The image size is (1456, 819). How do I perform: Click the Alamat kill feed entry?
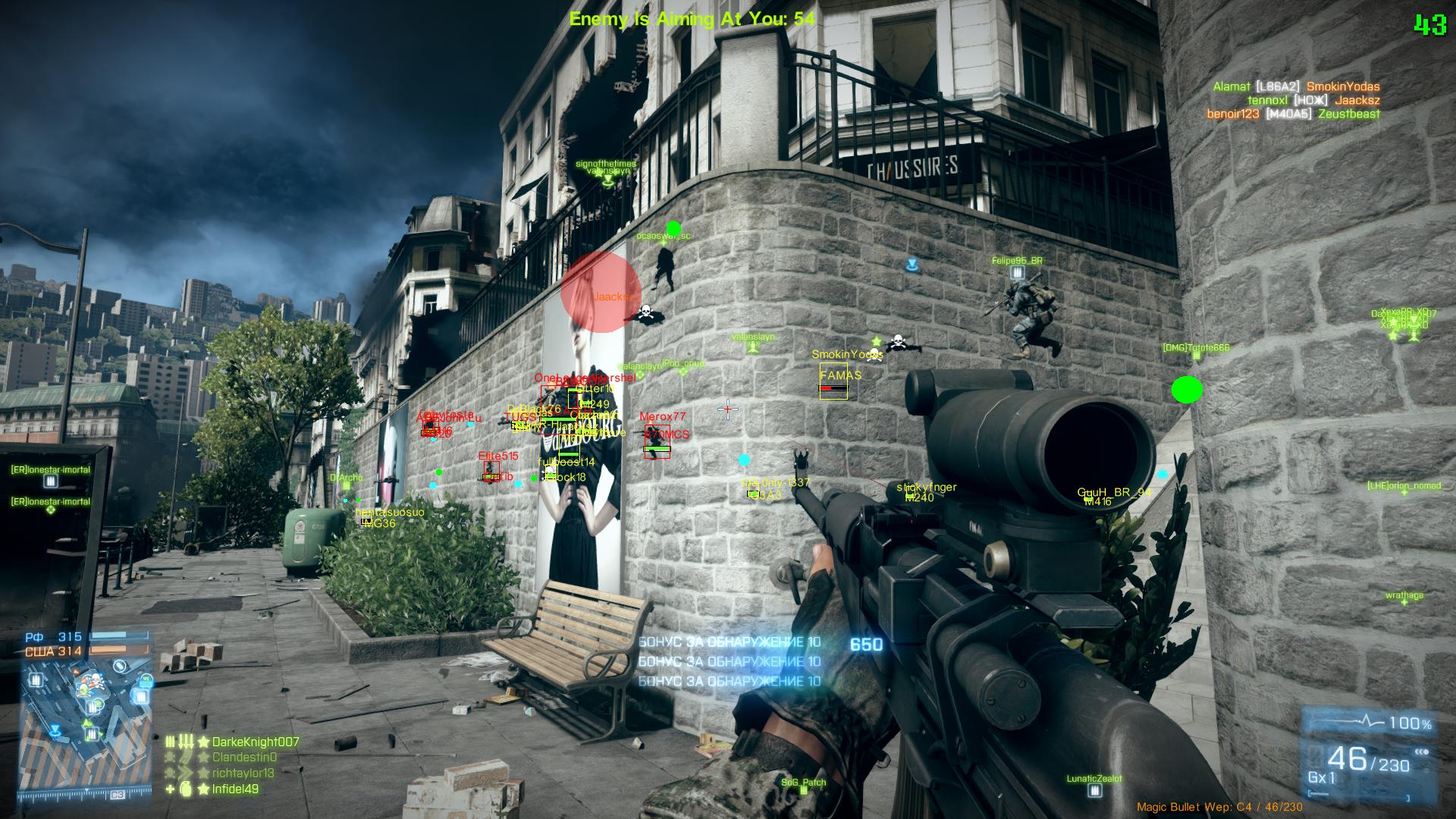pos(1295,86)
